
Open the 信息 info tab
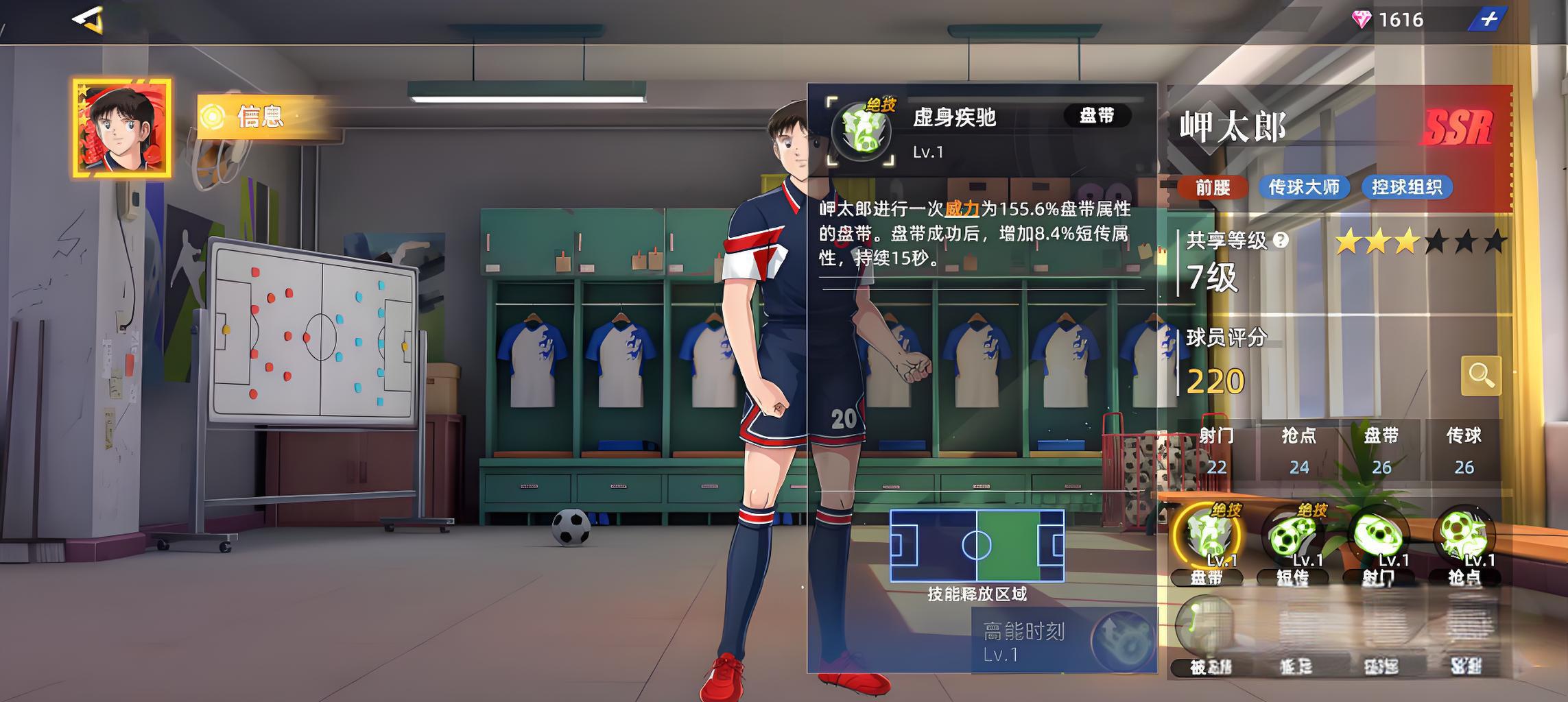point(260,117)
